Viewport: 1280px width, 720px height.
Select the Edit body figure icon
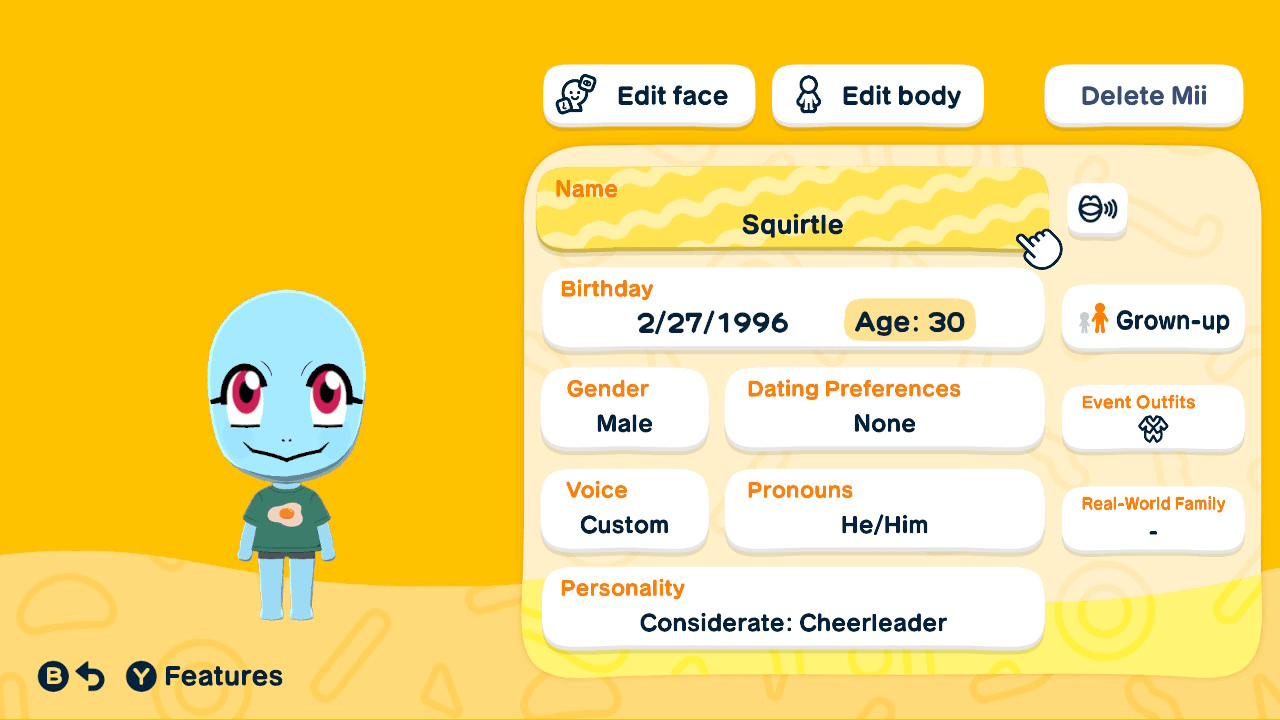tap(808, 95)
